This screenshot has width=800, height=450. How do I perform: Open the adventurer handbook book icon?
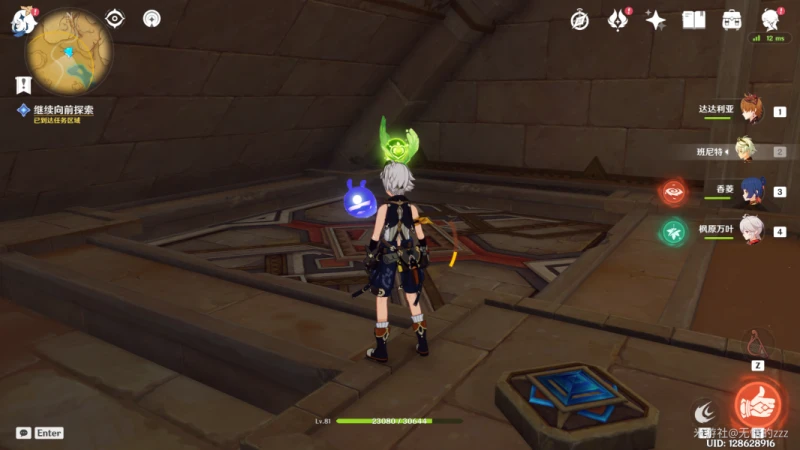click(694, 19)
